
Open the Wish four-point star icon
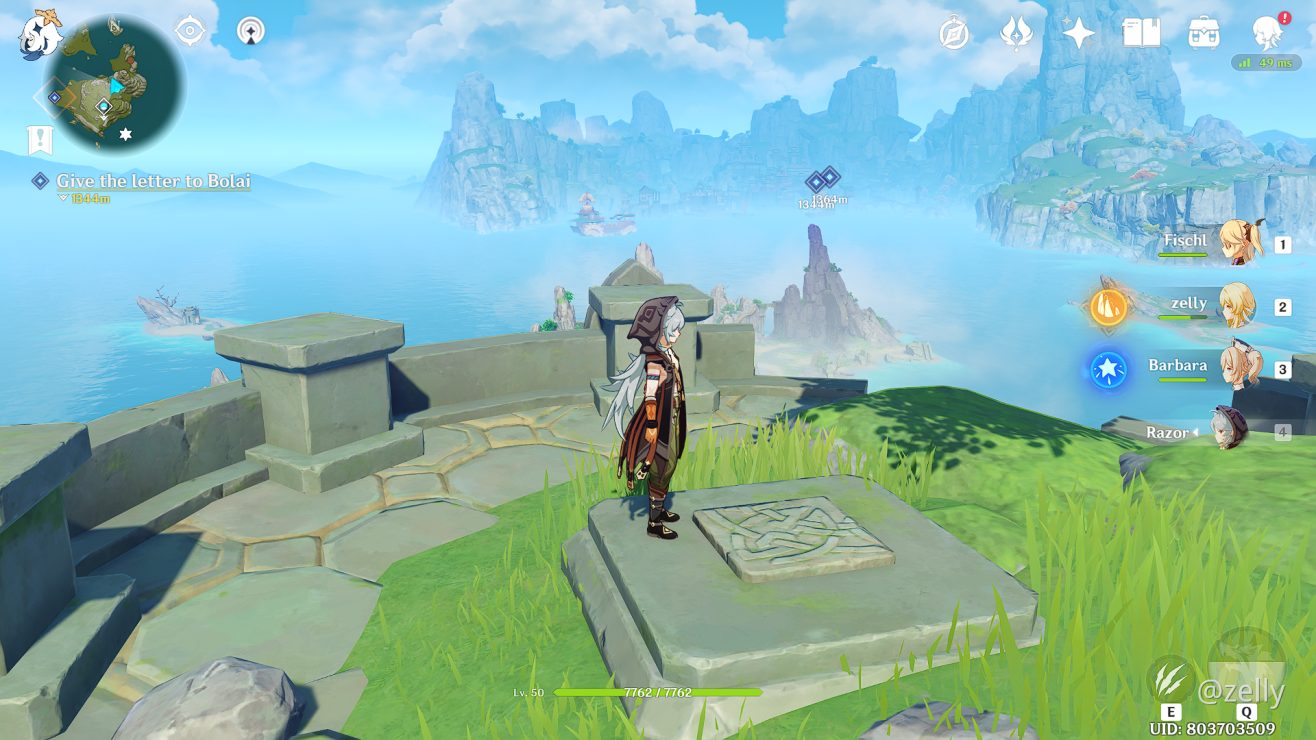click(x=1078, y=33)
